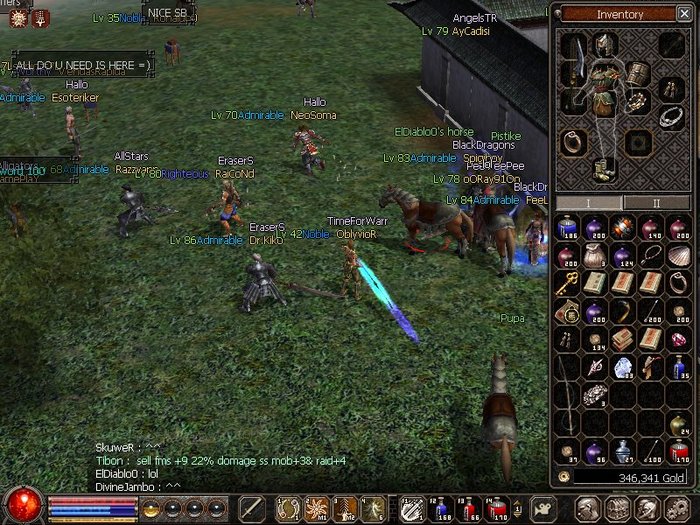Select the equipped helmet slot
This screenshot has width=700, height=525.
coord(604,44)
